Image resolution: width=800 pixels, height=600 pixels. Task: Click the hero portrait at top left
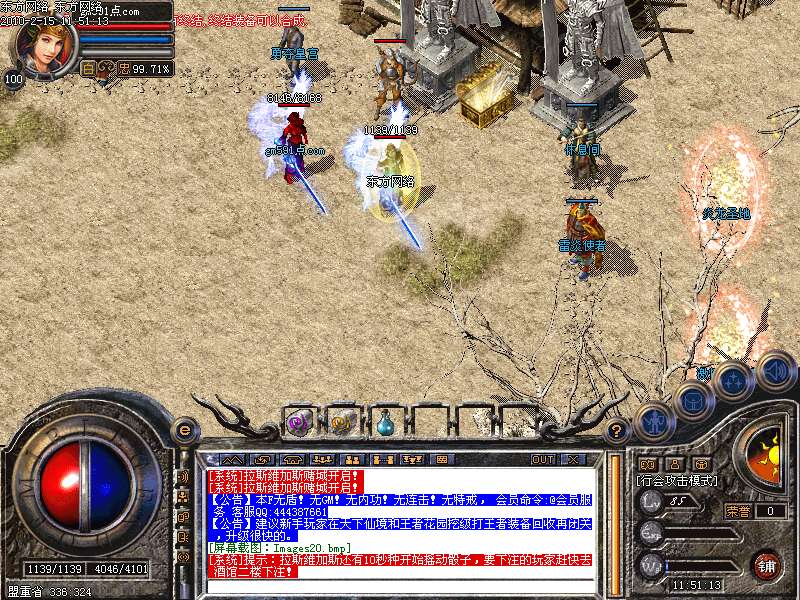click(x=42, y=45)
